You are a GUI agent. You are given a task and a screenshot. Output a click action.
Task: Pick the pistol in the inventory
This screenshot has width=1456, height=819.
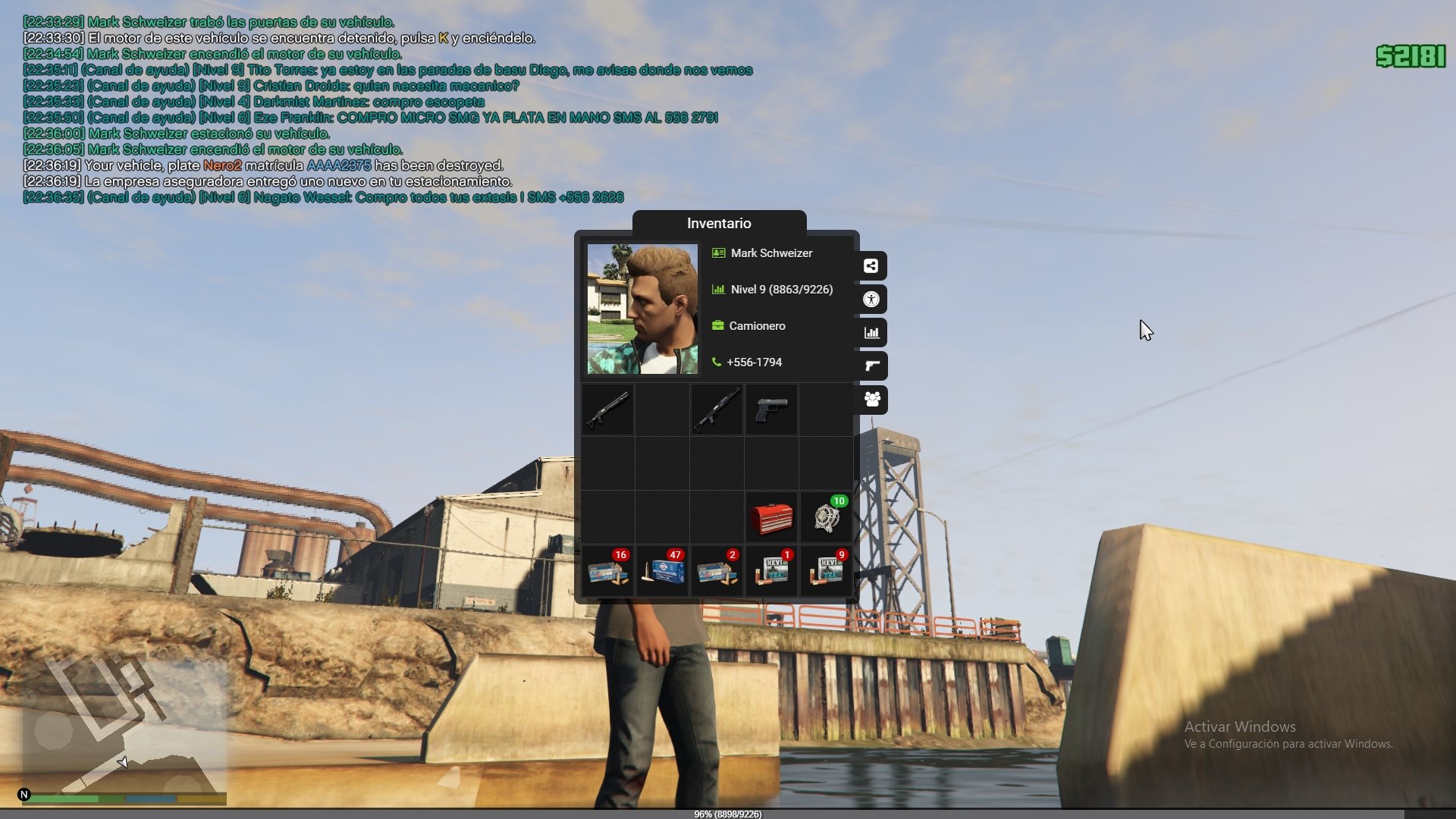[771, 409]
